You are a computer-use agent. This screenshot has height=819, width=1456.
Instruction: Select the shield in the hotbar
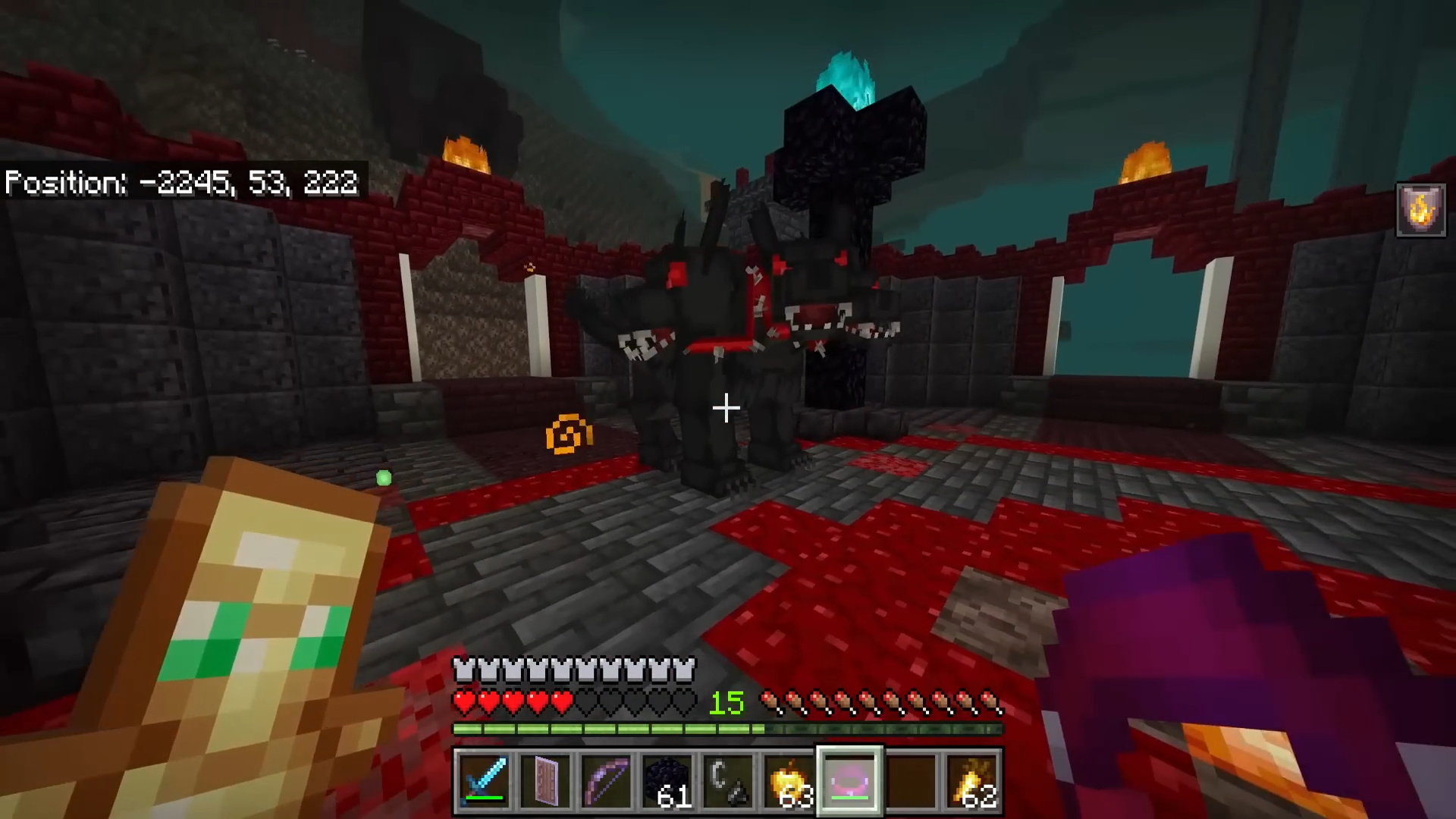pos(545,781)
